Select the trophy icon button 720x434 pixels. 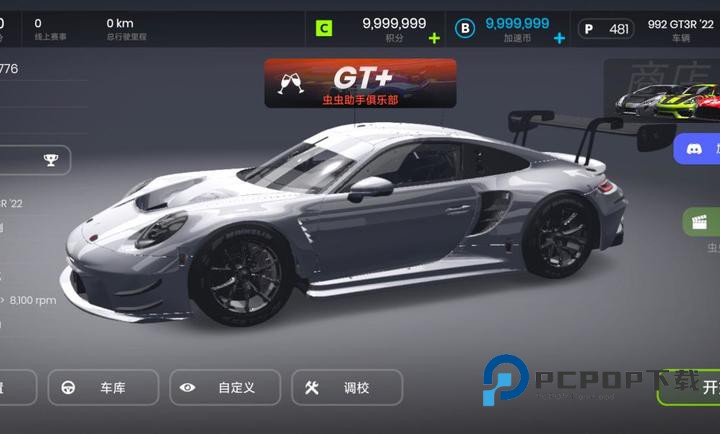51,159
